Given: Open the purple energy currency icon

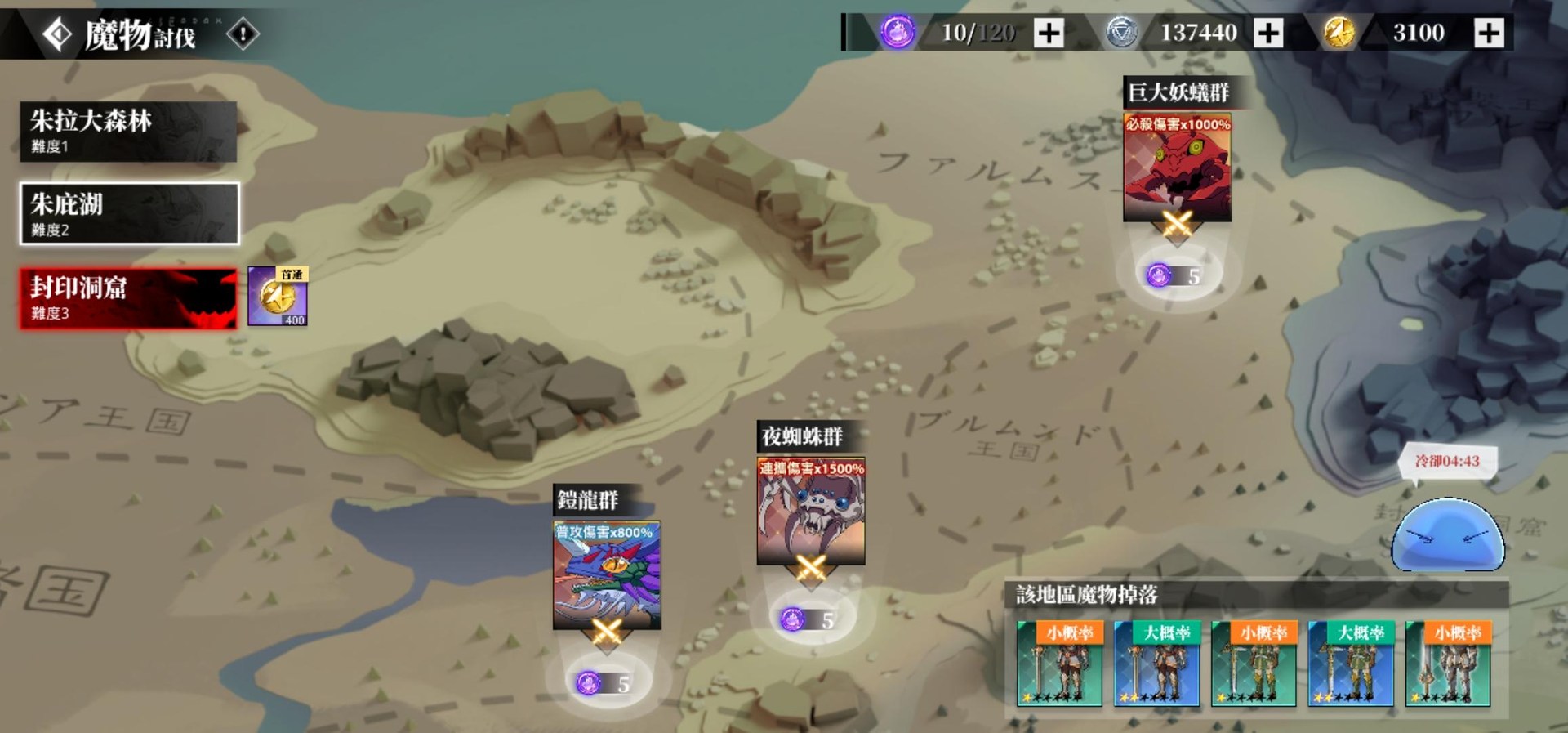Looking at the screenshot, I should (896, 33).
